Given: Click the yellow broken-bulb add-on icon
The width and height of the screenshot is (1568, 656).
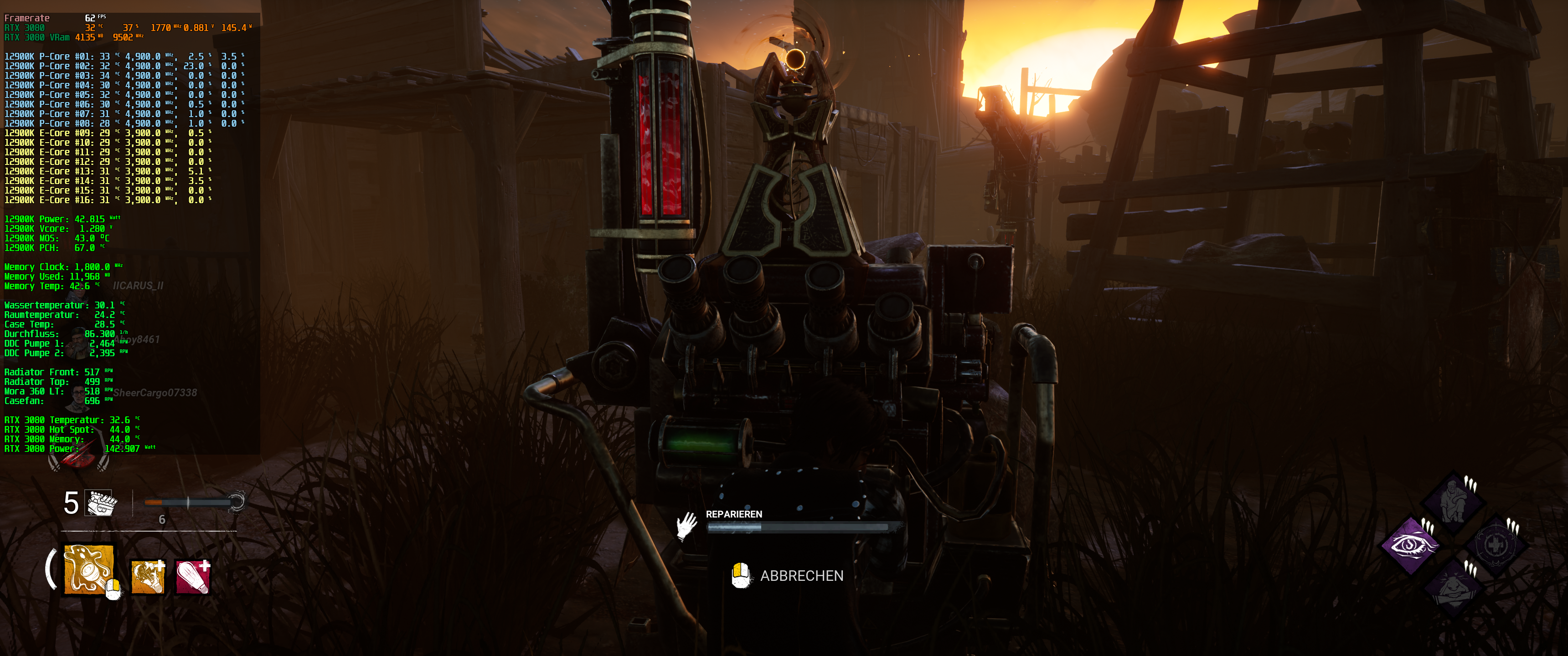Looking at the screenshot, I should point(148,577).
